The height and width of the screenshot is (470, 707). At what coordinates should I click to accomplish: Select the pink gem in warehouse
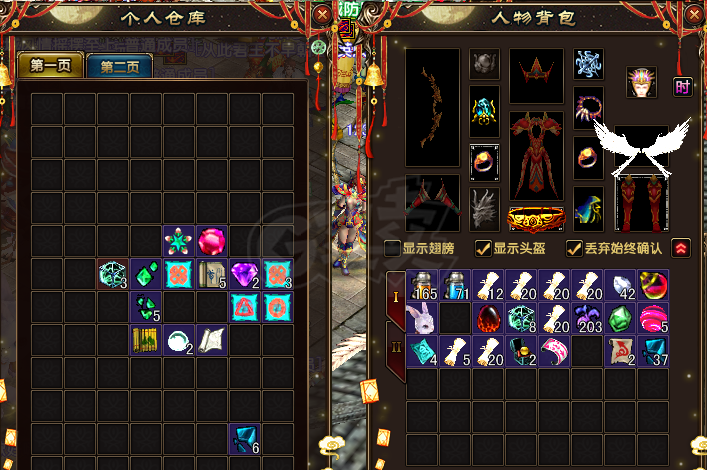coord(212,241)
